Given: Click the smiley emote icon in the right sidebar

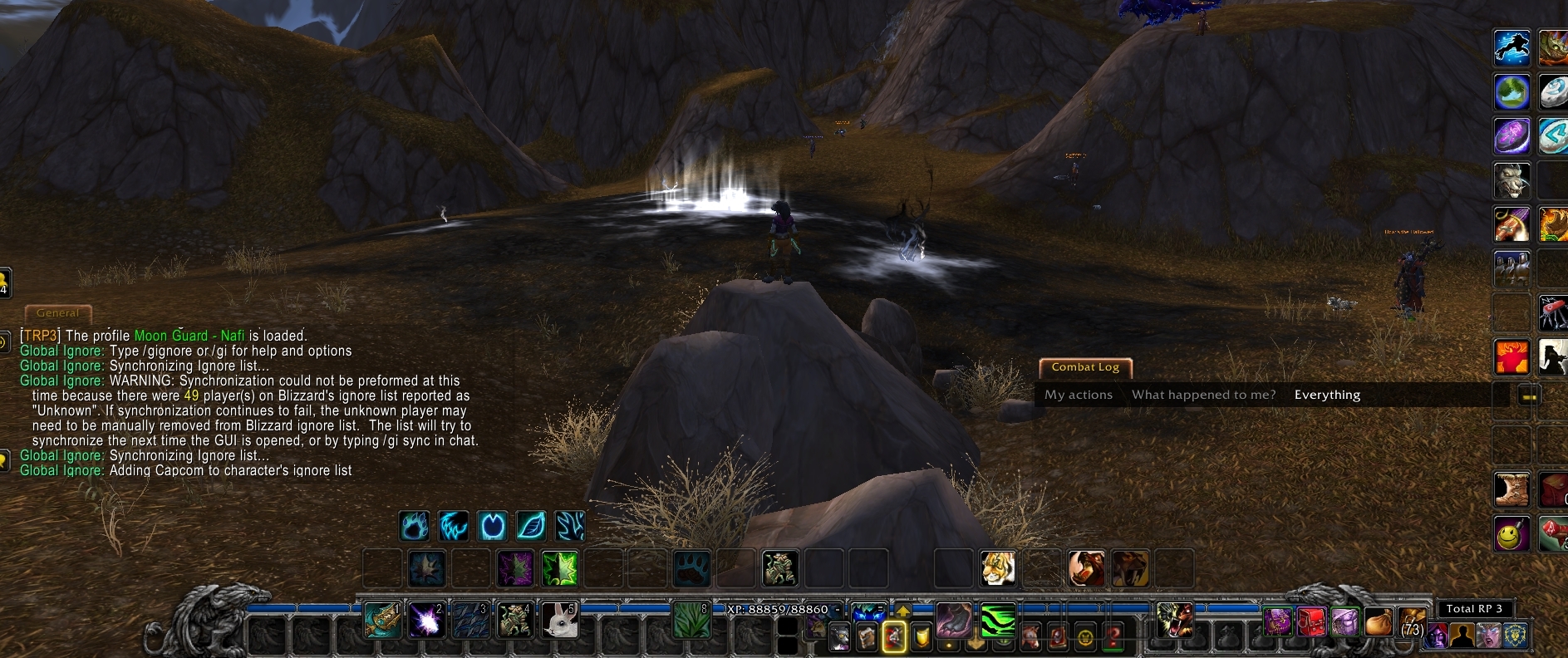Looking at the screenshot, I should [x=1512, y=534].
